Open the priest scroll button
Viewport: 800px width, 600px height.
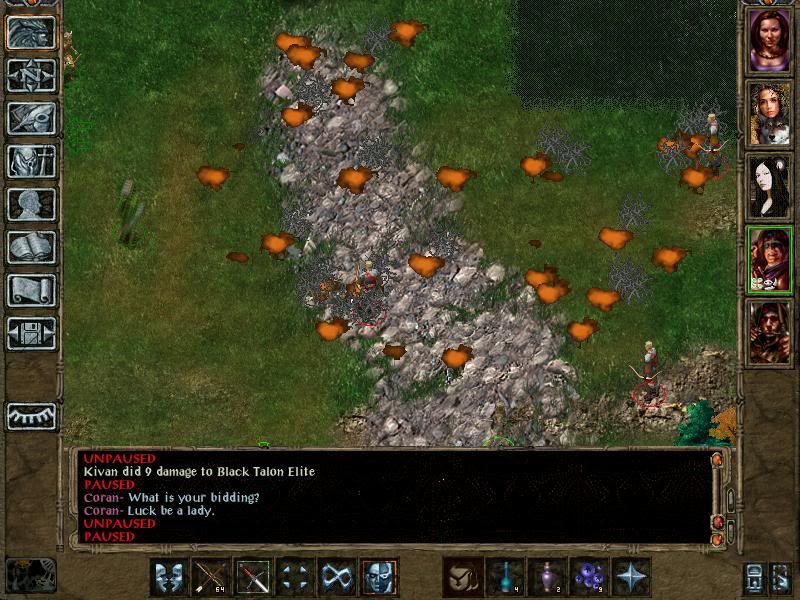tap(31, 290)
